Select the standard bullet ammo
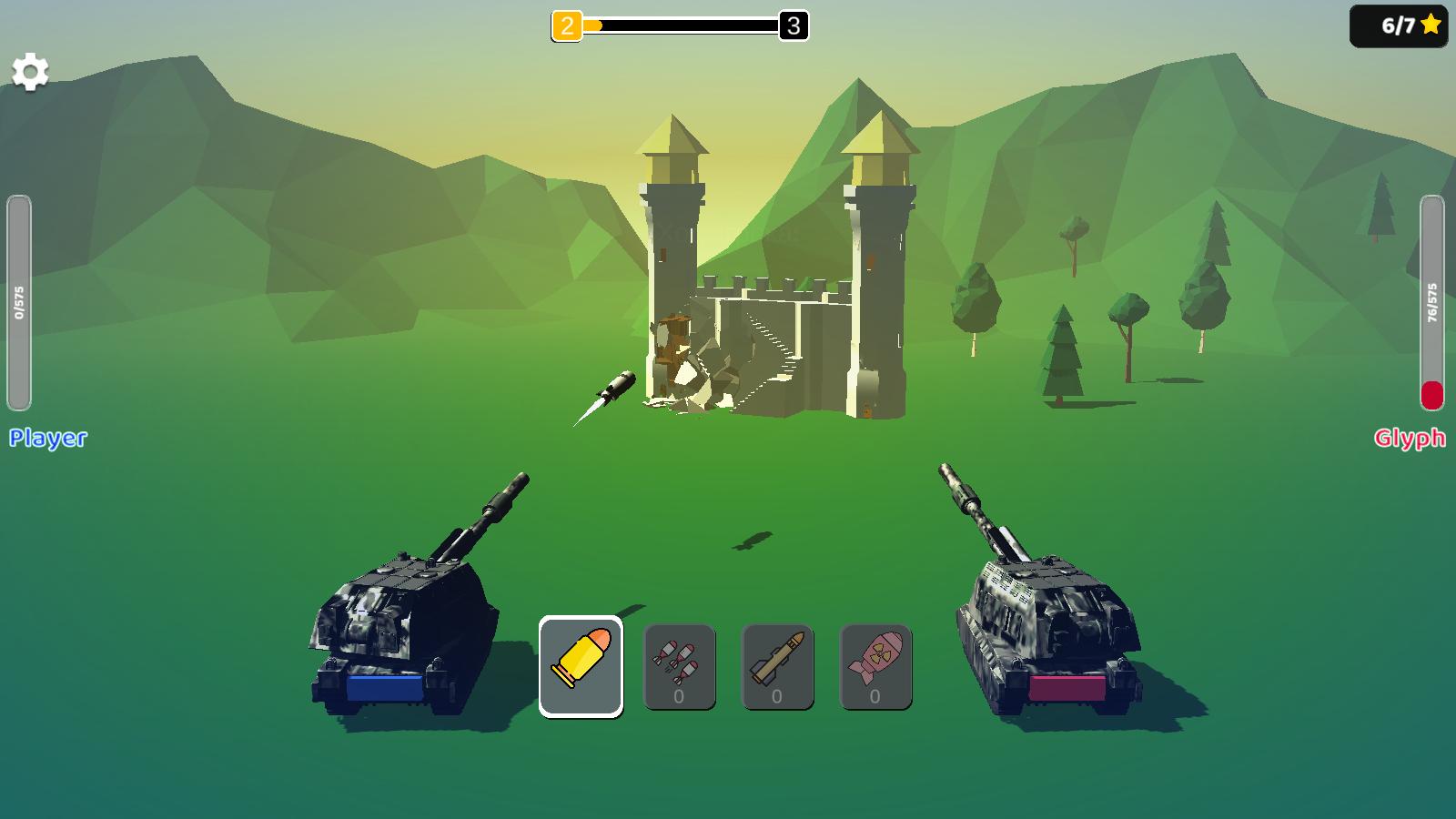This screenshot has height=819, width=1456. (x=581, y=664)
